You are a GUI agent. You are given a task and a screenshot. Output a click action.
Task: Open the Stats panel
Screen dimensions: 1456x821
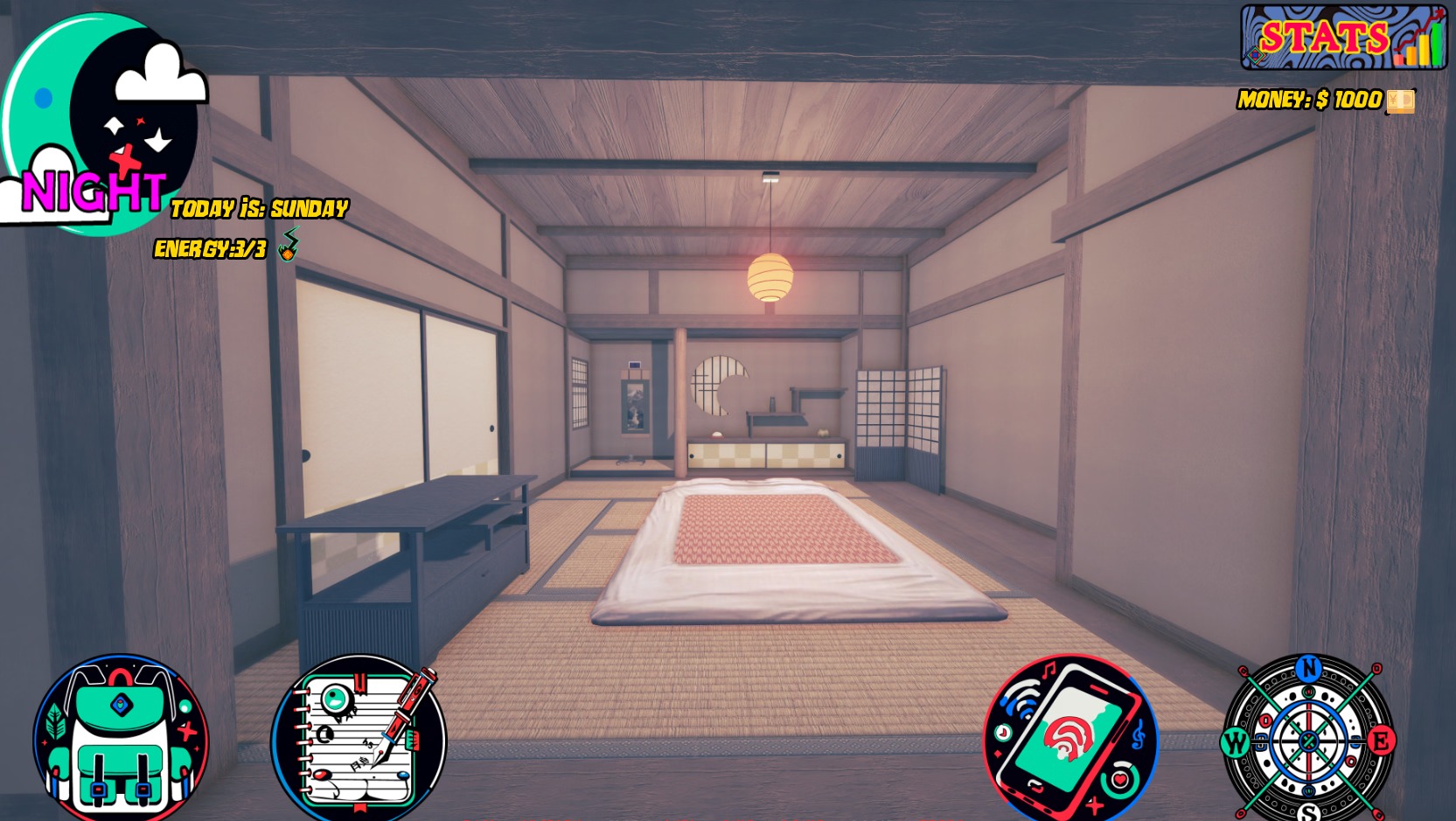tap(1342, 38)
